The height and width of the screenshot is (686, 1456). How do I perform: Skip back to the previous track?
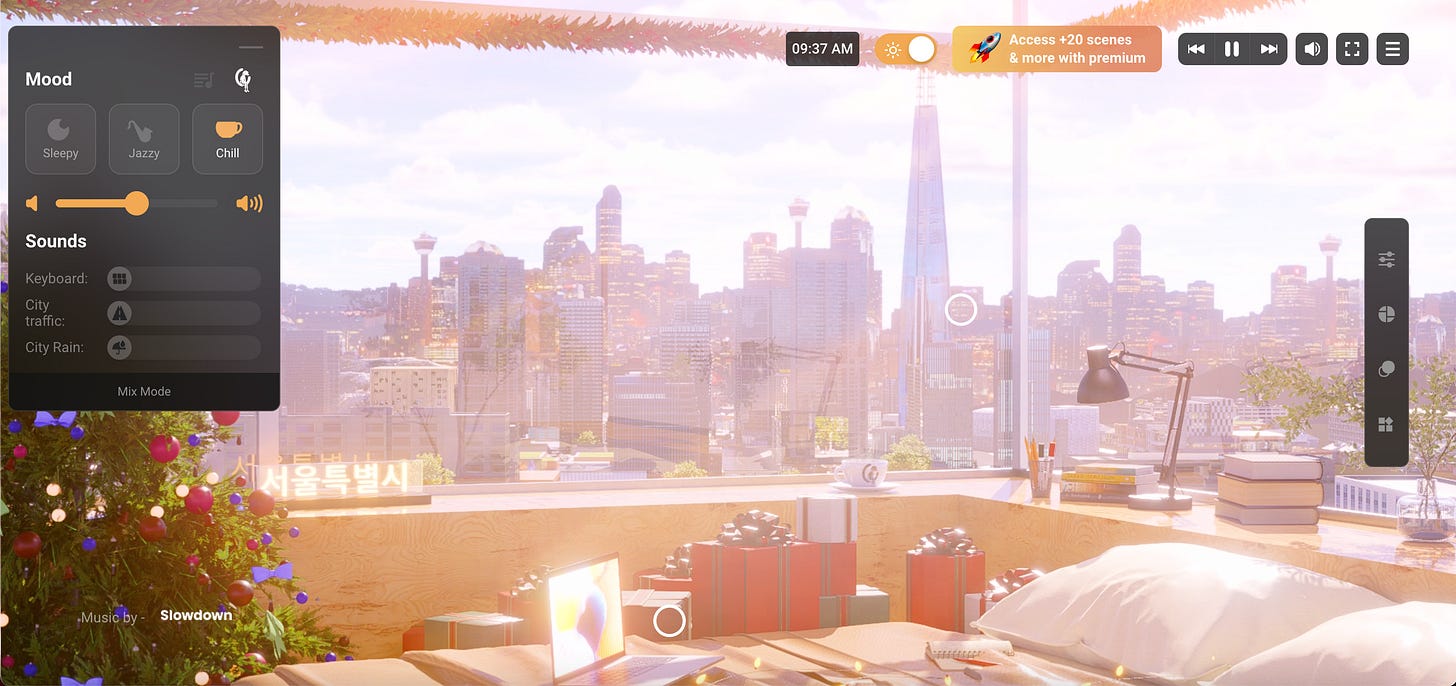coord(1196,49)
